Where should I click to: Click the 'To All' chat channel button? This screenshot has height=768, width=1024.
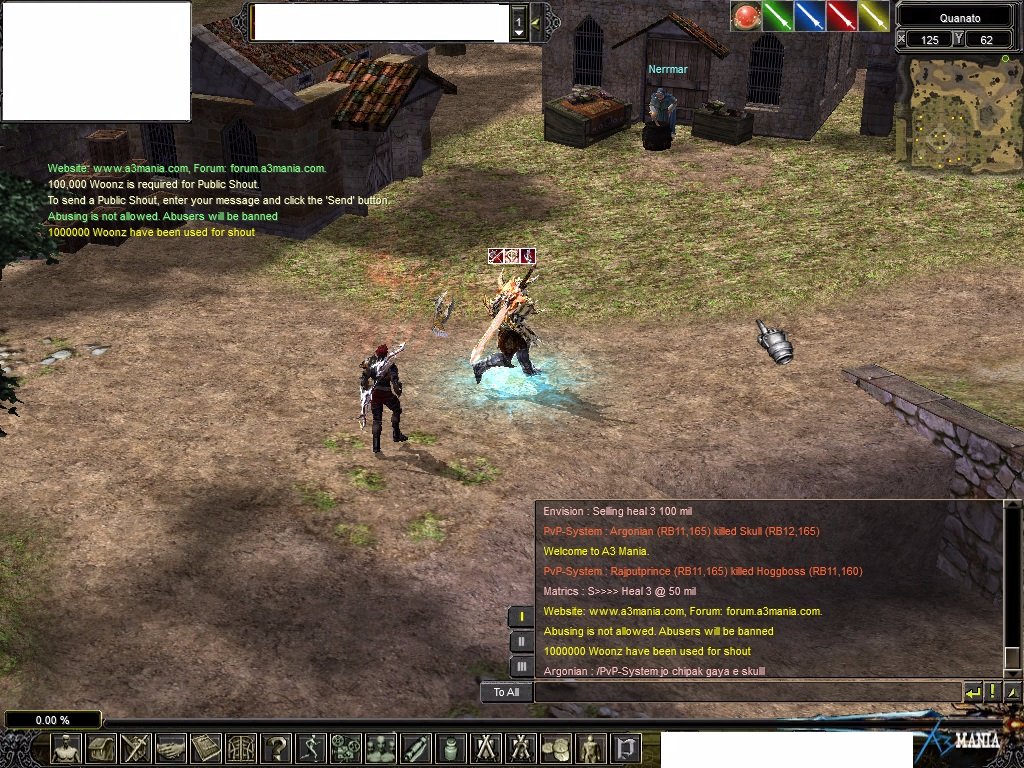tap(506, 692)
